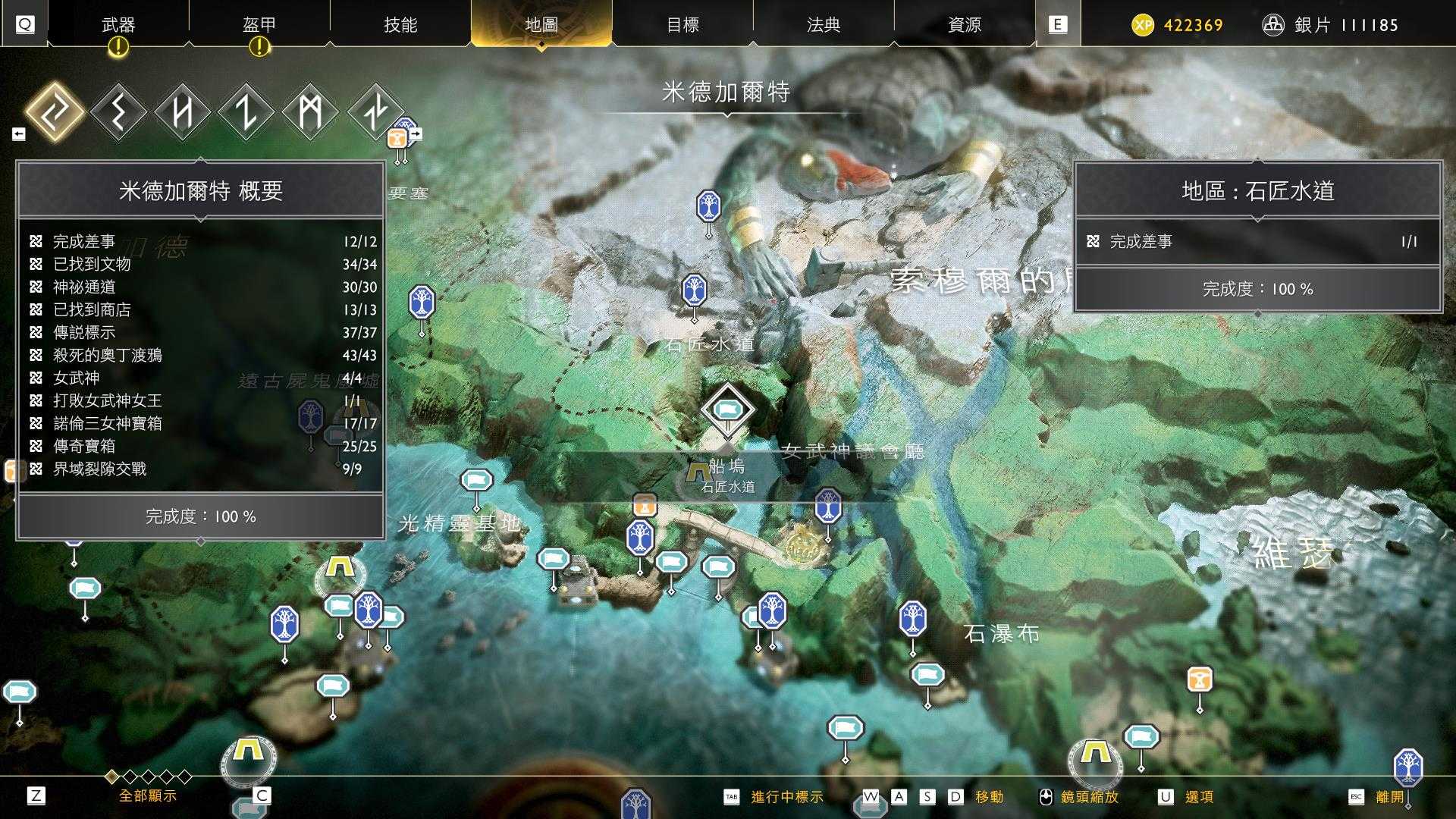Screen dimensions: 1456x819
Task: Open the 法典 tab
Action: [823, 24]
